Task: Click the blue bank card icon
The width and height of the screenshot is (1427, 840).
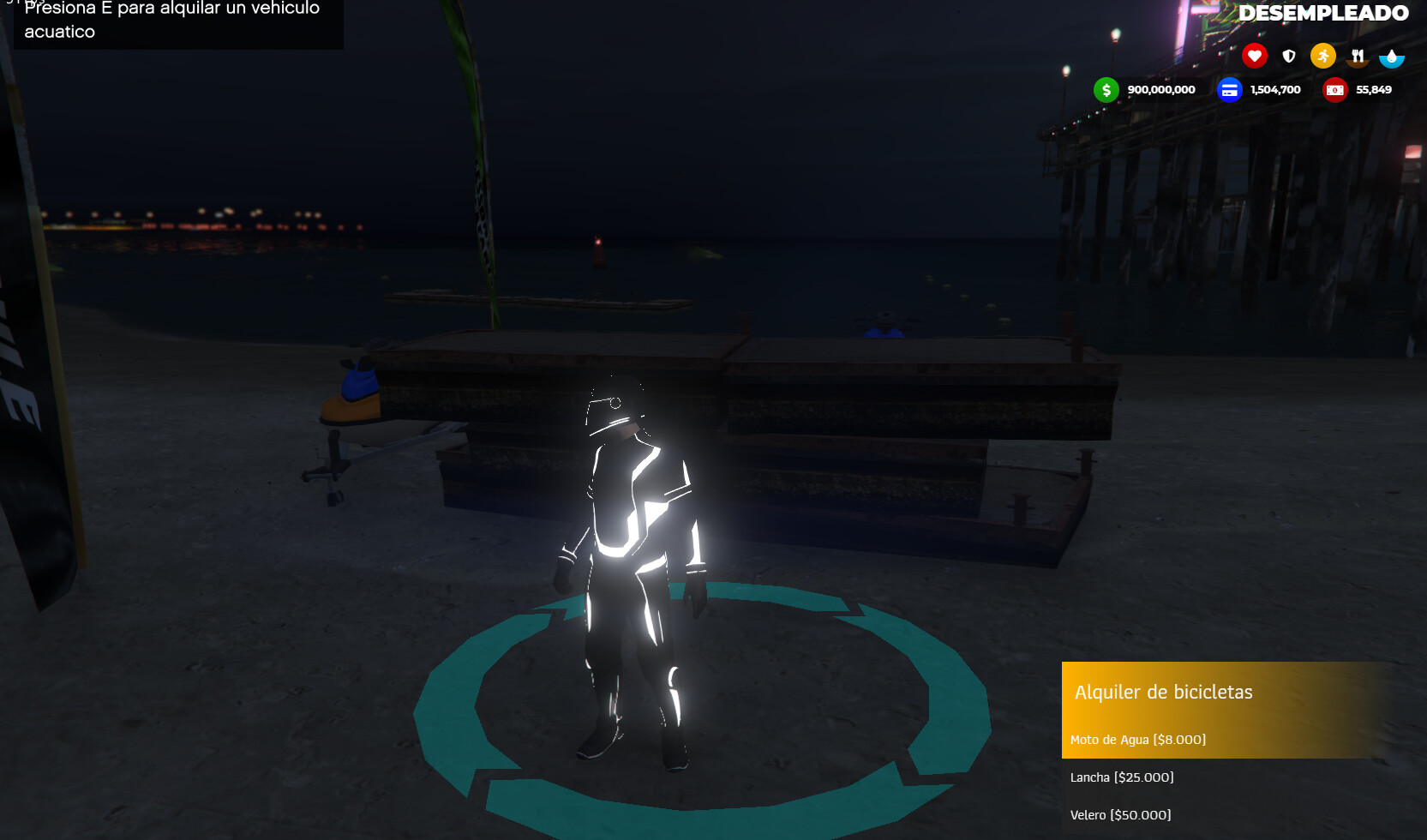Action: coord(1230,89)
